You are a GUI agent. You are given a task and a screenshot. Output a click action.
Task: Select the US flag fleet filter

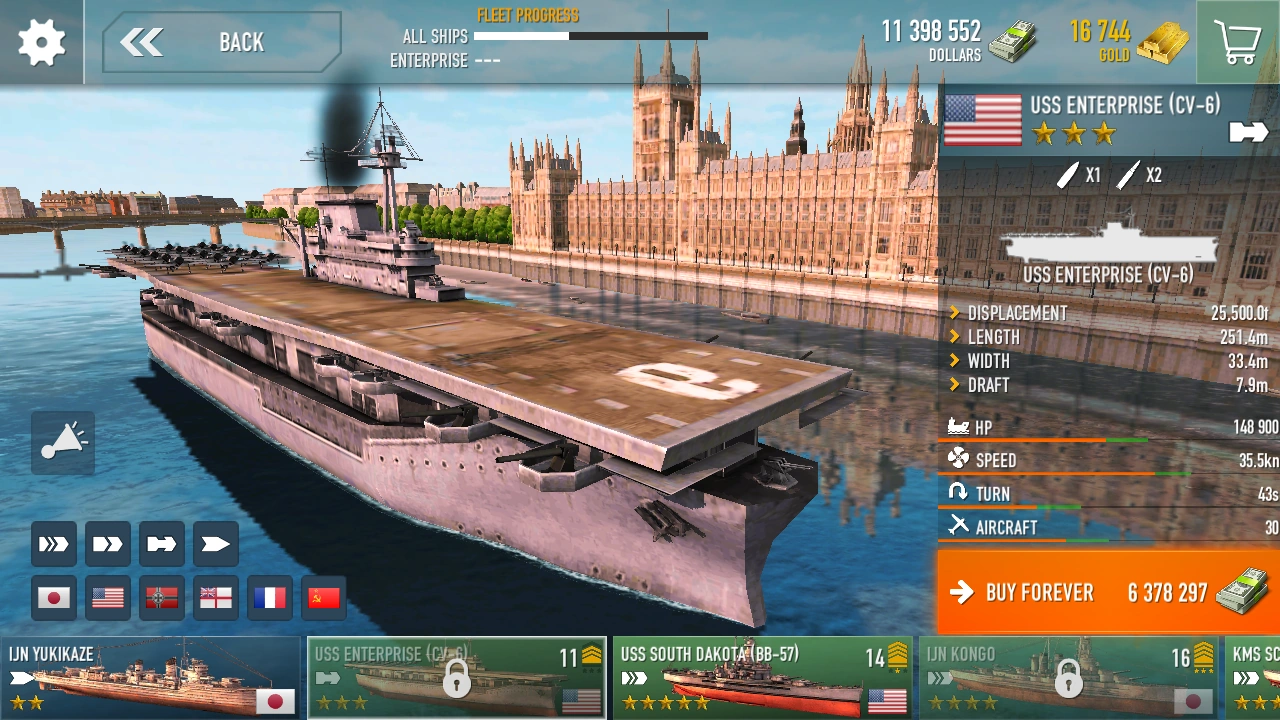107,597
